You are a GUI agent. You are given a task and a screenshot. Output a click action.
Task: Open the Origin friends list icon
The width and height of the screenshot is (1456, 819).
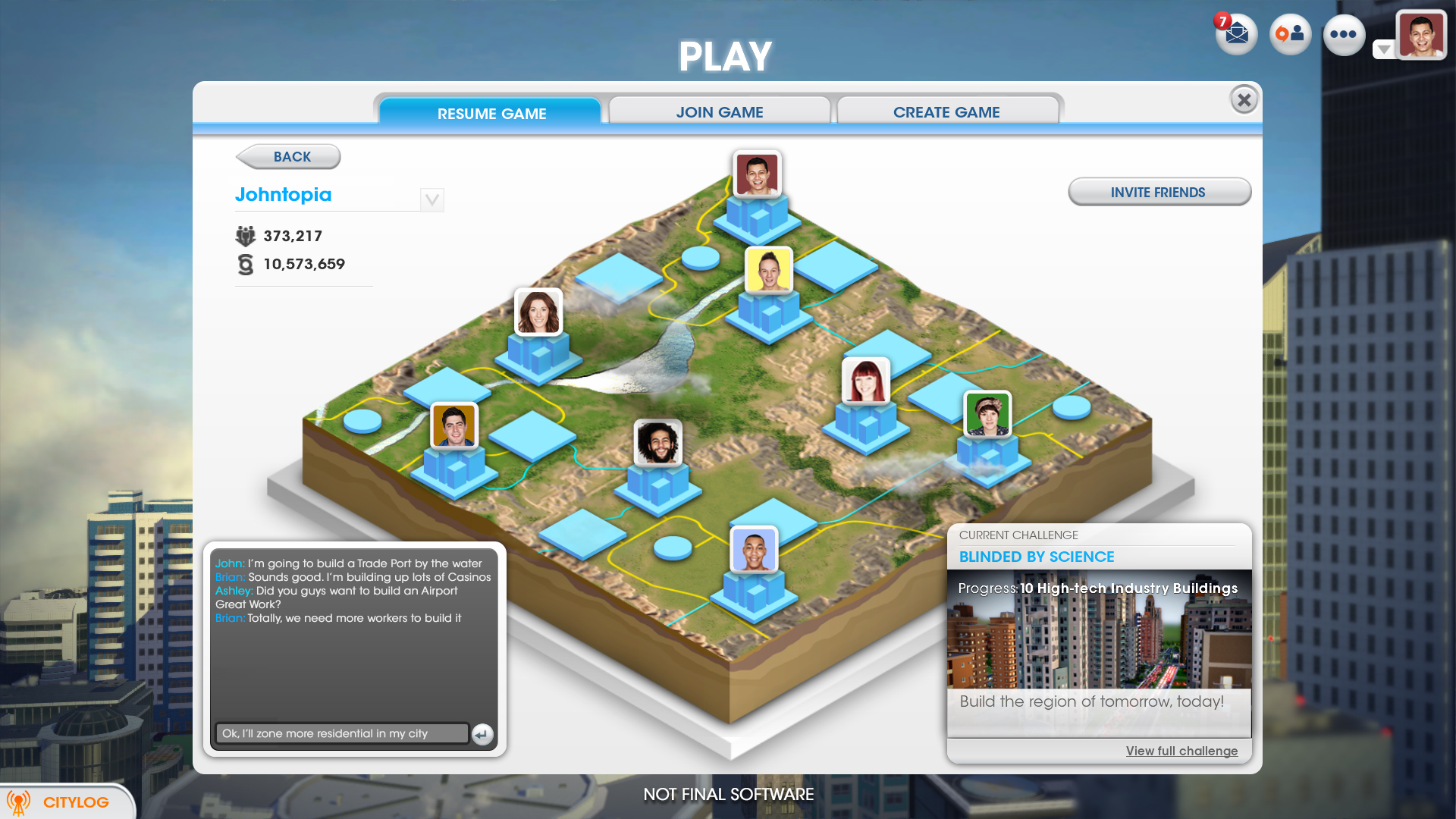1289,34
